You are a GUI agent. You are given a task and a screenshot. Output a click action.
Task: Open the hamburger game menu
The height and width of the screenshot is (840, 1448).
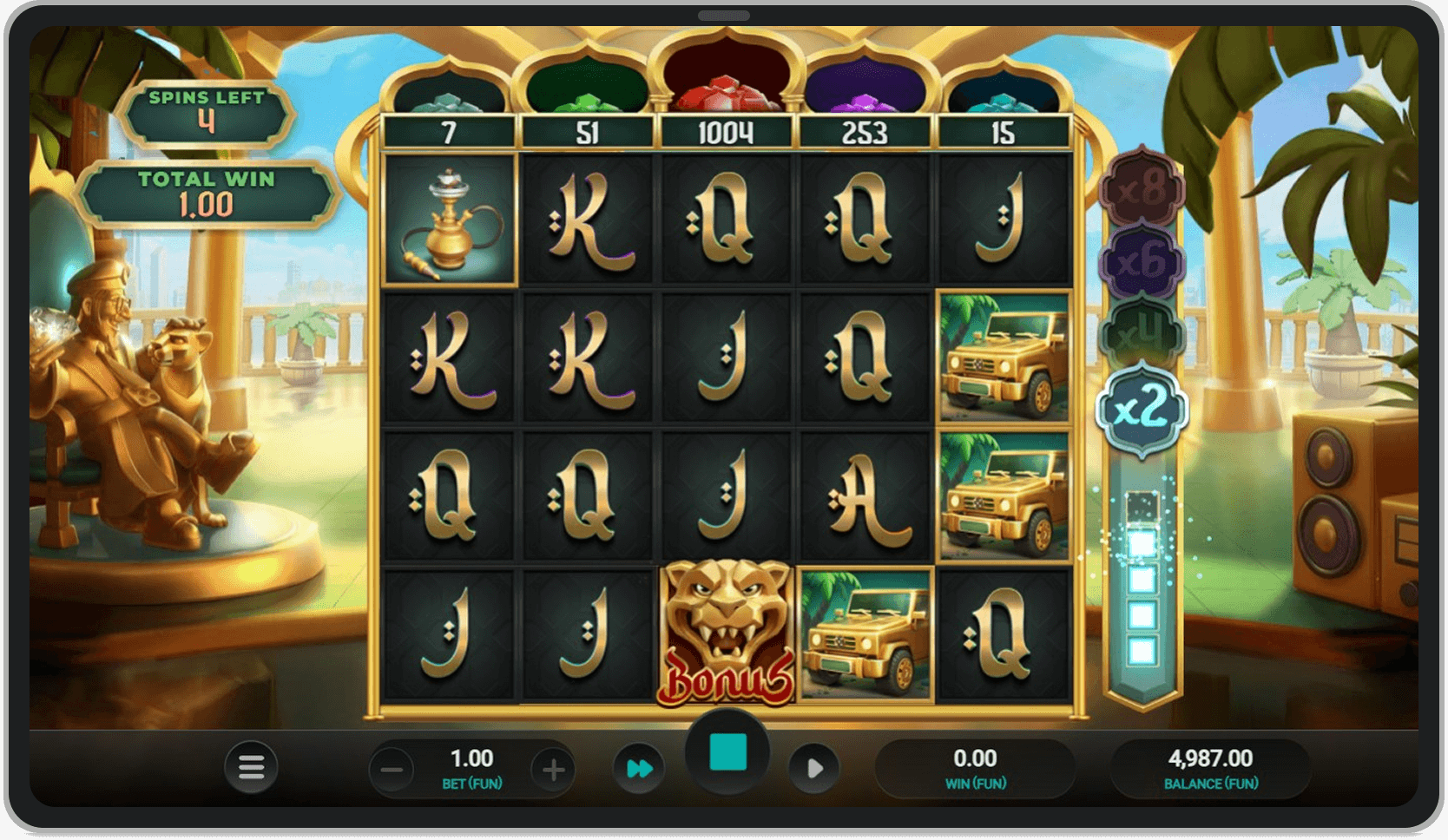251,767
